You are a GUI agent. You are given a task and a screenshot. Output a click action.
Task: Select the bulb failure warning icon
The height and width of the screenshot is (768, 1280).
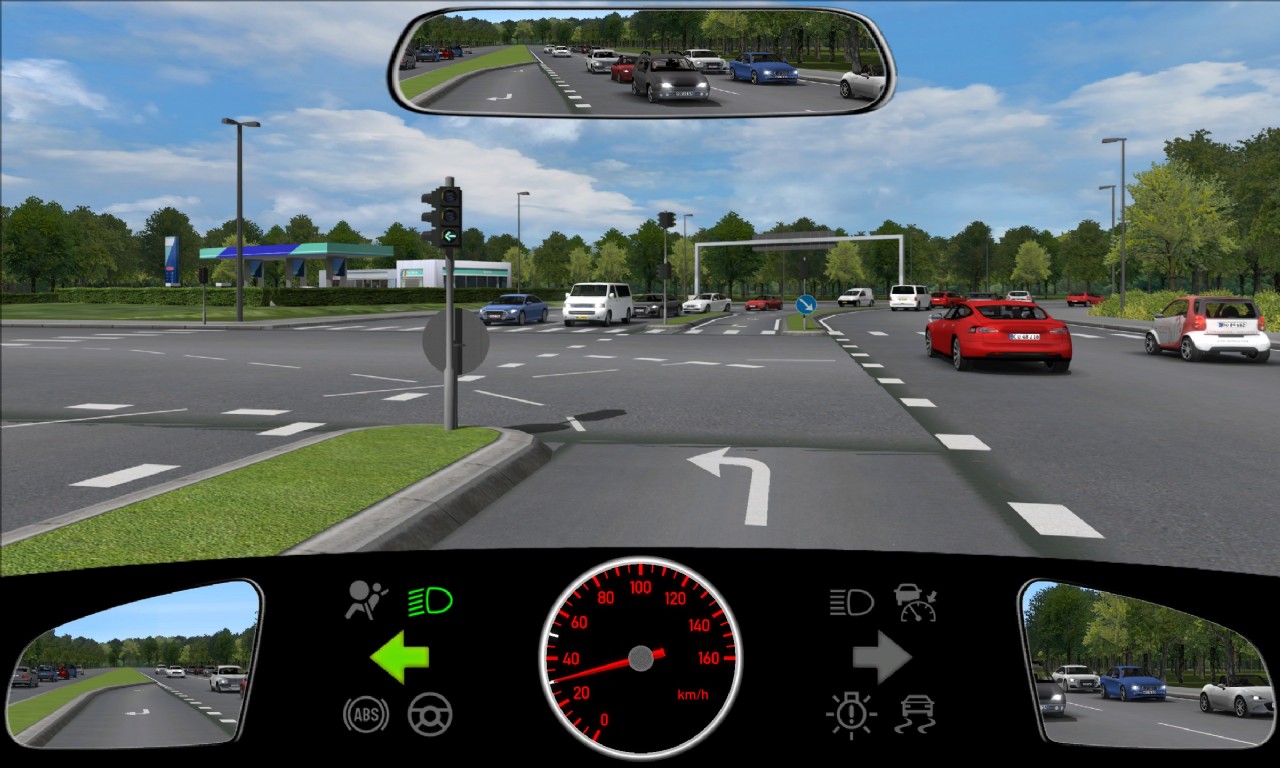click(x=851, y=715)
